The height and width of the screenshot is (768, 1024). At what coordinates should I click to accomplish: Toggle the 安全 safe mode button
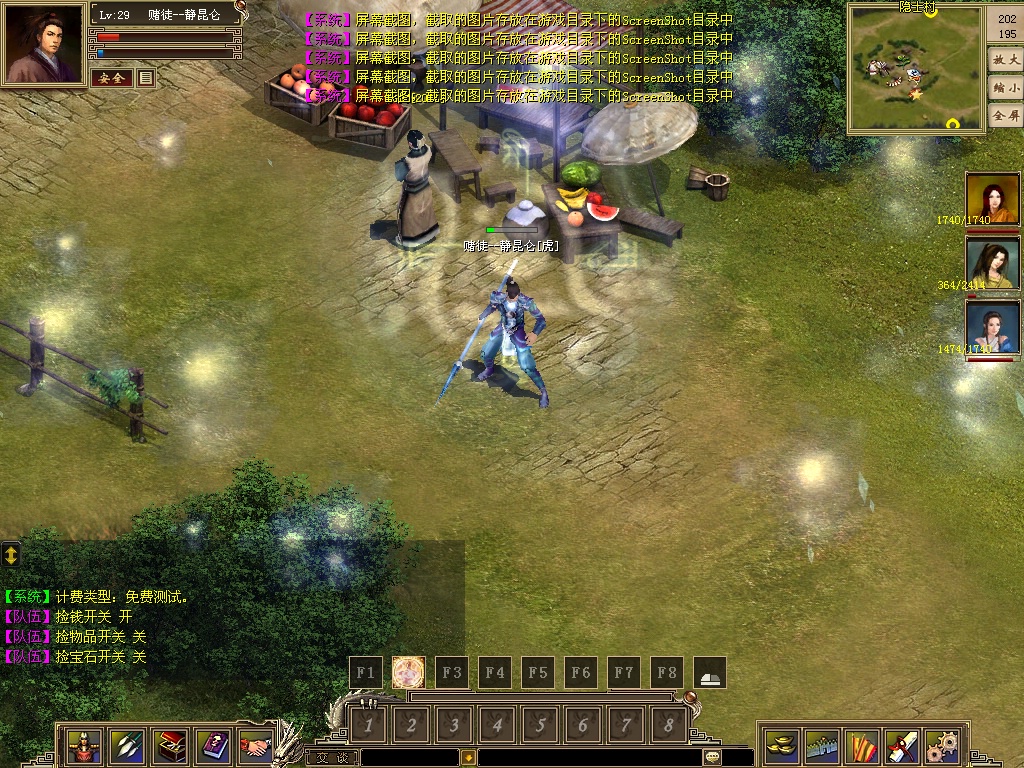[111, 78]
